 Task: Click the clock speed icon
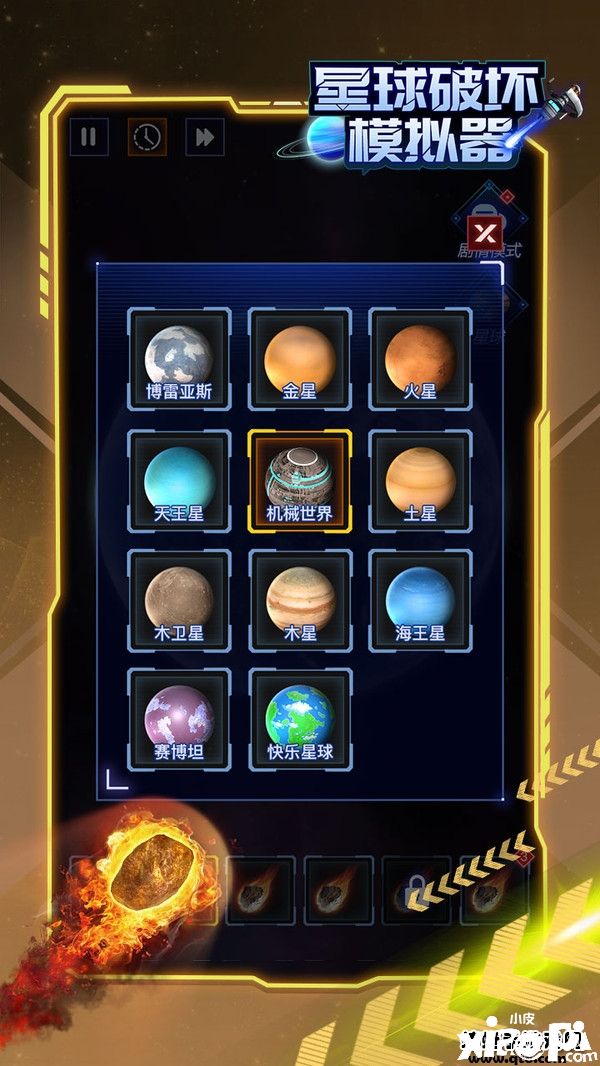[x=147, y=137]
